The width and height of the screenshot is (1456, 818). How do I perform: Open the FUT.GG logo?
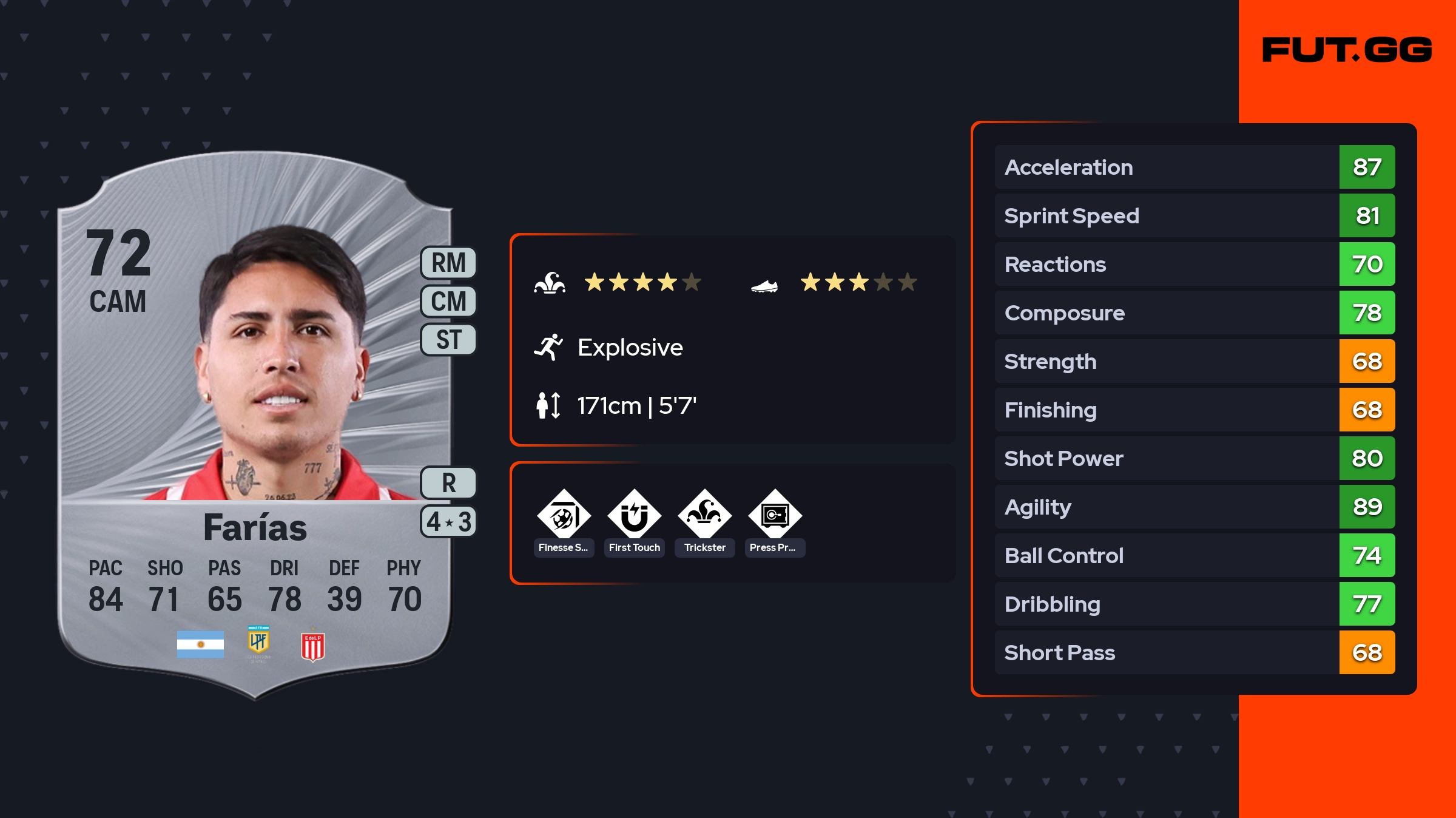point(1347,50)
